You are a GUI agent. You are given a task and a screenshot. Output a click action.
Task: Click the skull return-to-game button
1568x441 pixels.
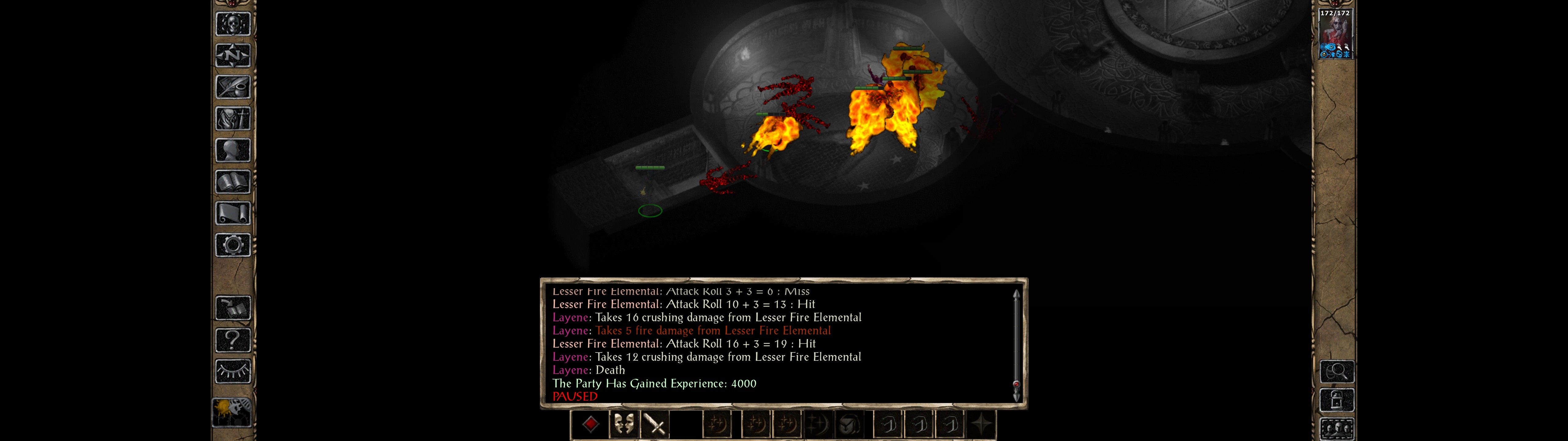(x=232, y=24)
